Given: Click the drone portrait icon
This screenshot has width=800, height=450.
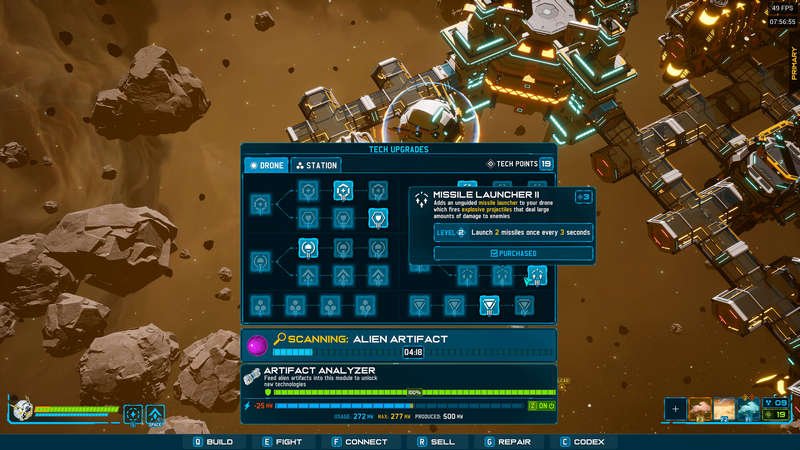Looking at the screenshot, I should [x=21, y=411].
